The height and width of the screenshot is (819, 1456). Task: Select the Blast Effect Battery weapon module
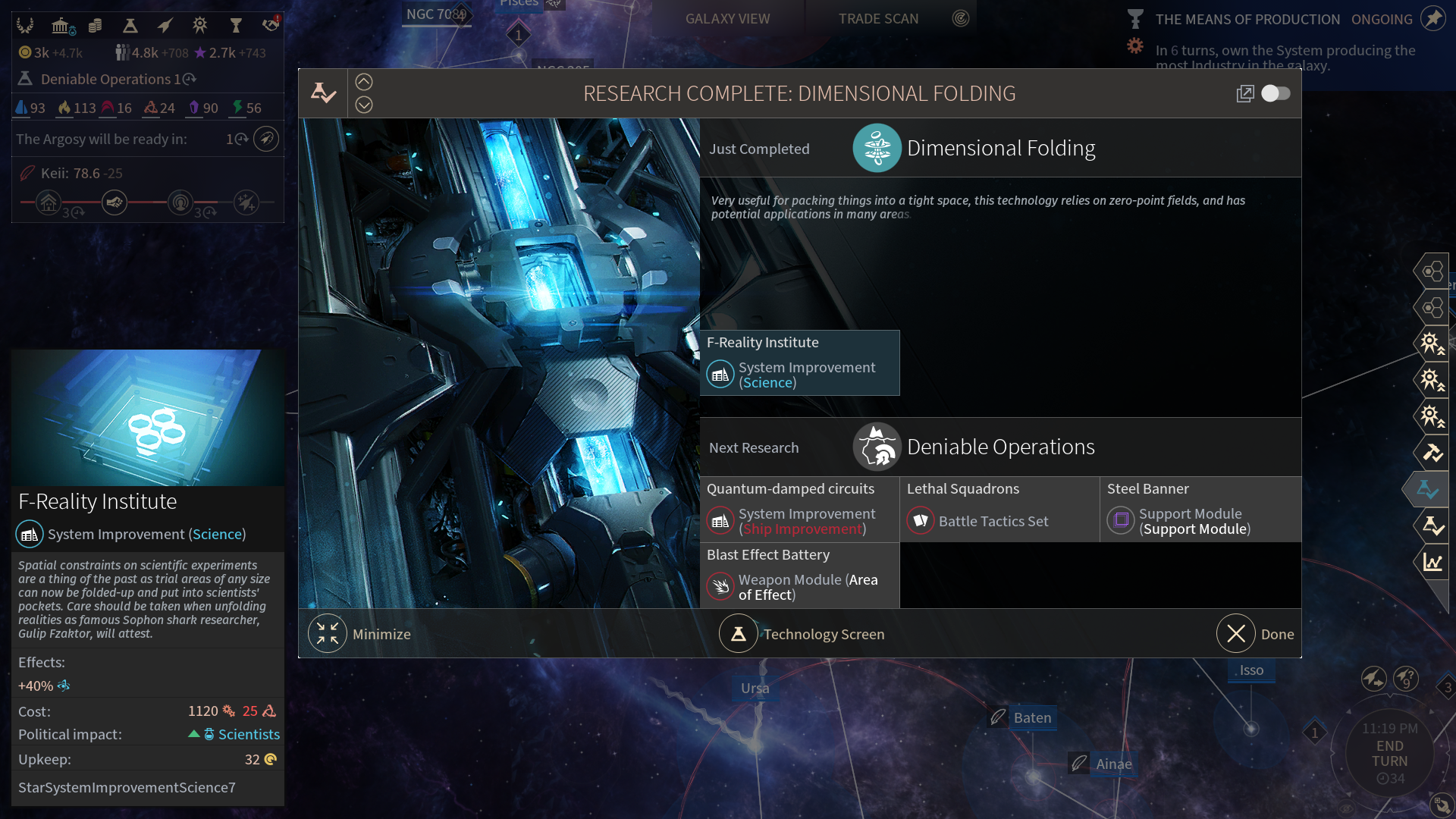coord(799,576)
